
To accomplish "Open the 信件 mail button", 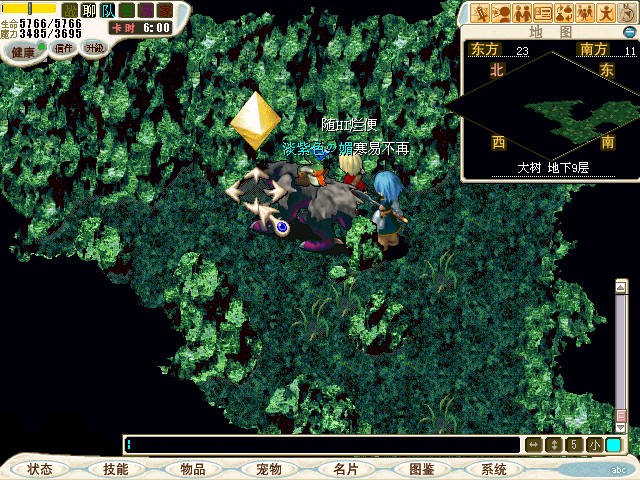I will (x=64, y=48).
